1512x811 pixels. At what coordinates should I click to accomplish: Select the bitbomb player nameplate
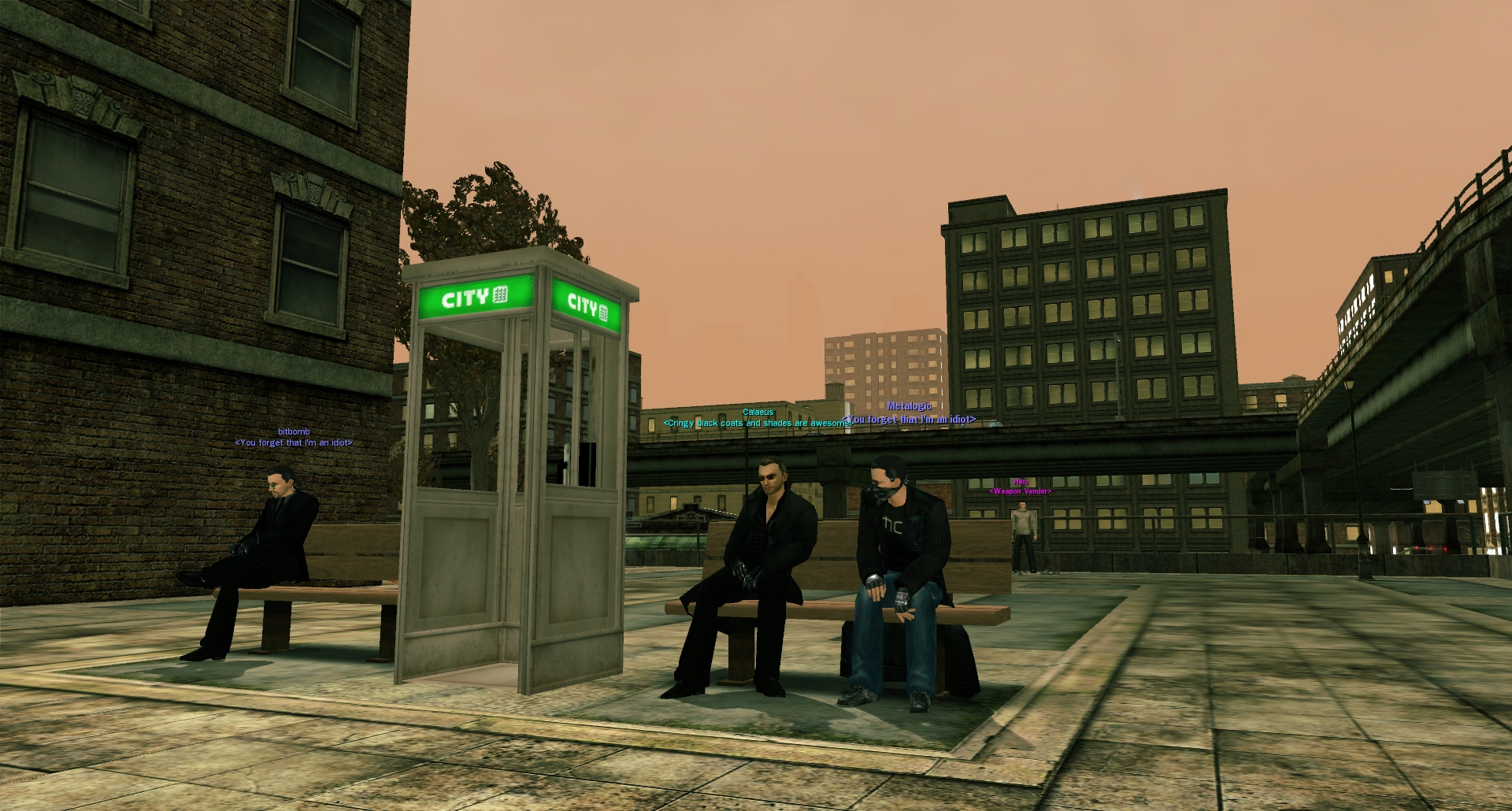(294, 431)
